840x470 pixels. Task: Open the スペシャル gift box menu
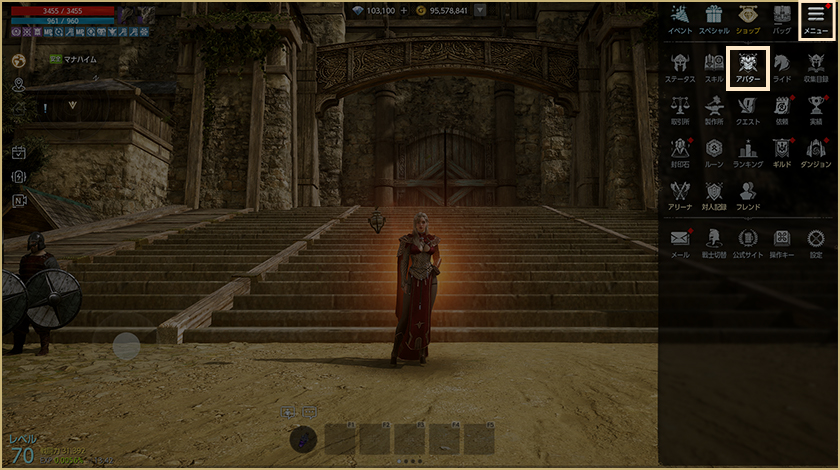tap(714, 20)
